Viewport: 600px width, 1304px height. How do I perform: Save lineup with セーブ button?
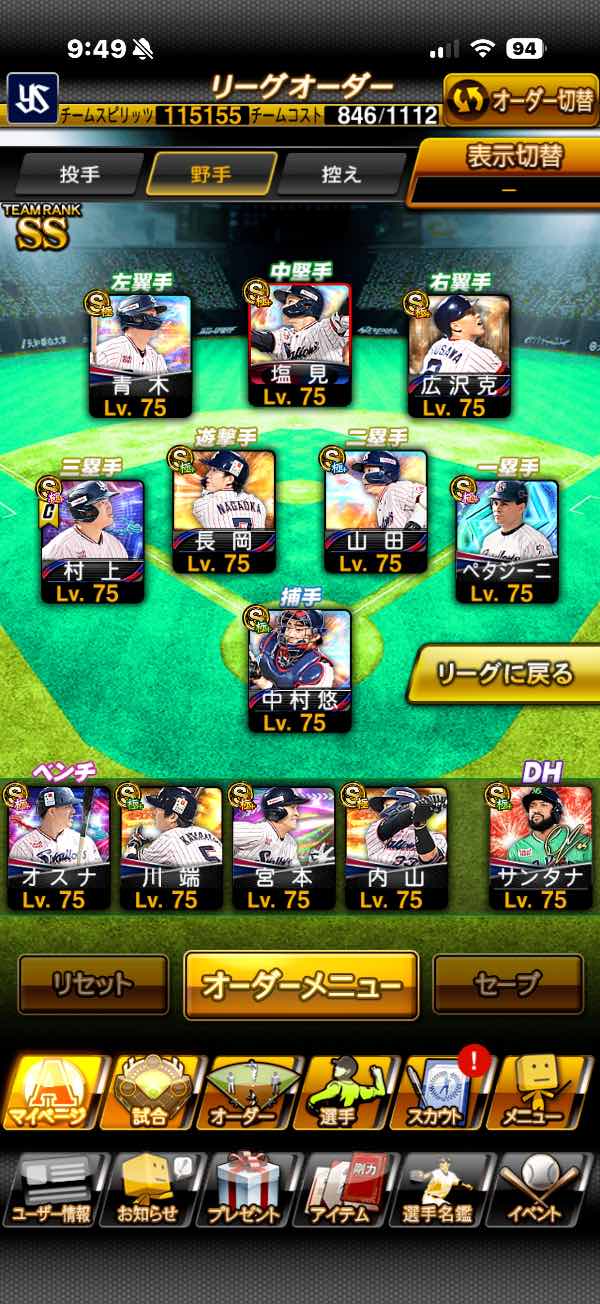pyautogui.click(x=507, y=984)
